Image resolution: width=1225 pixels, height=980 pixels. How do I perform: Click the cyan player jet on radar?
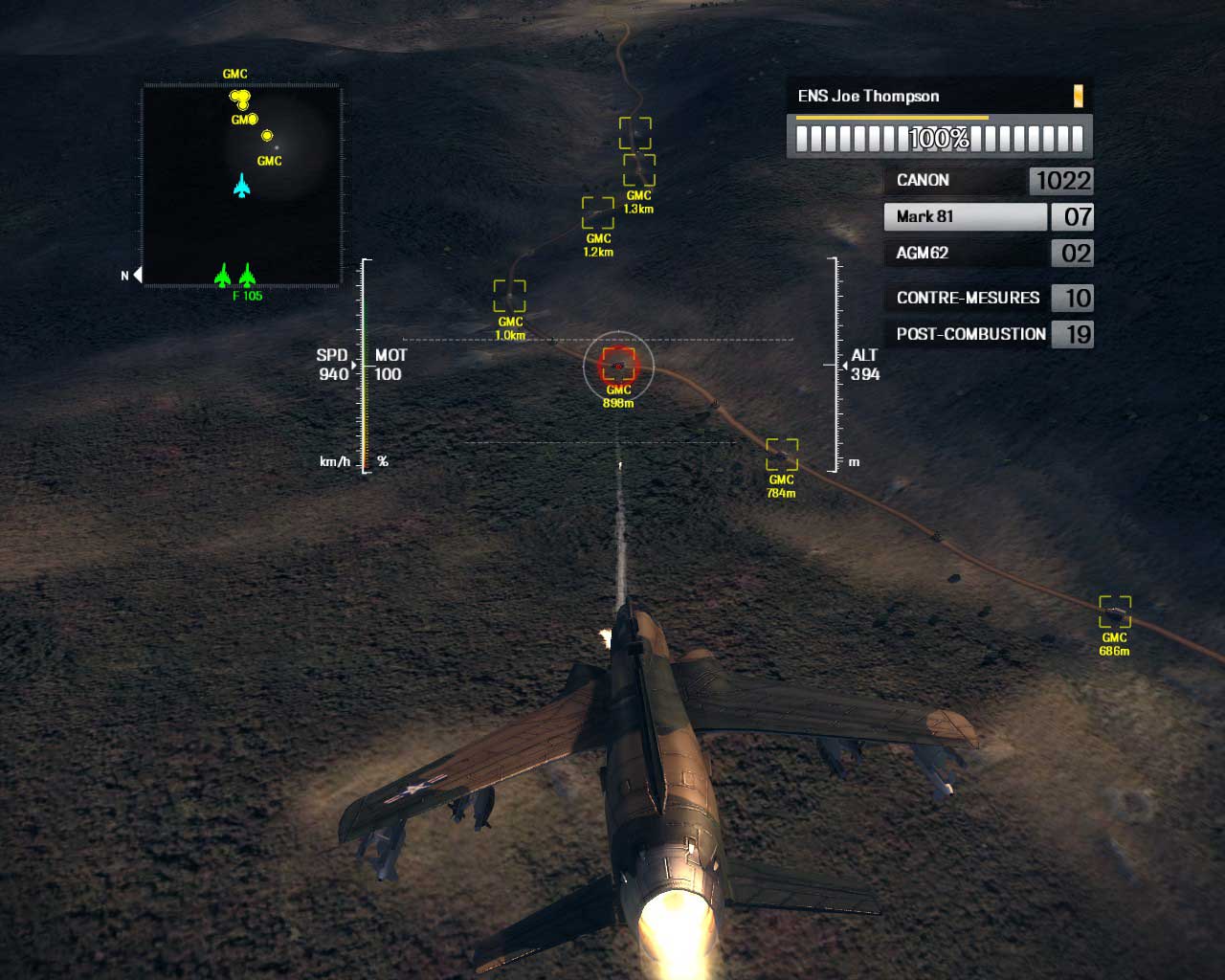[242, 185]
